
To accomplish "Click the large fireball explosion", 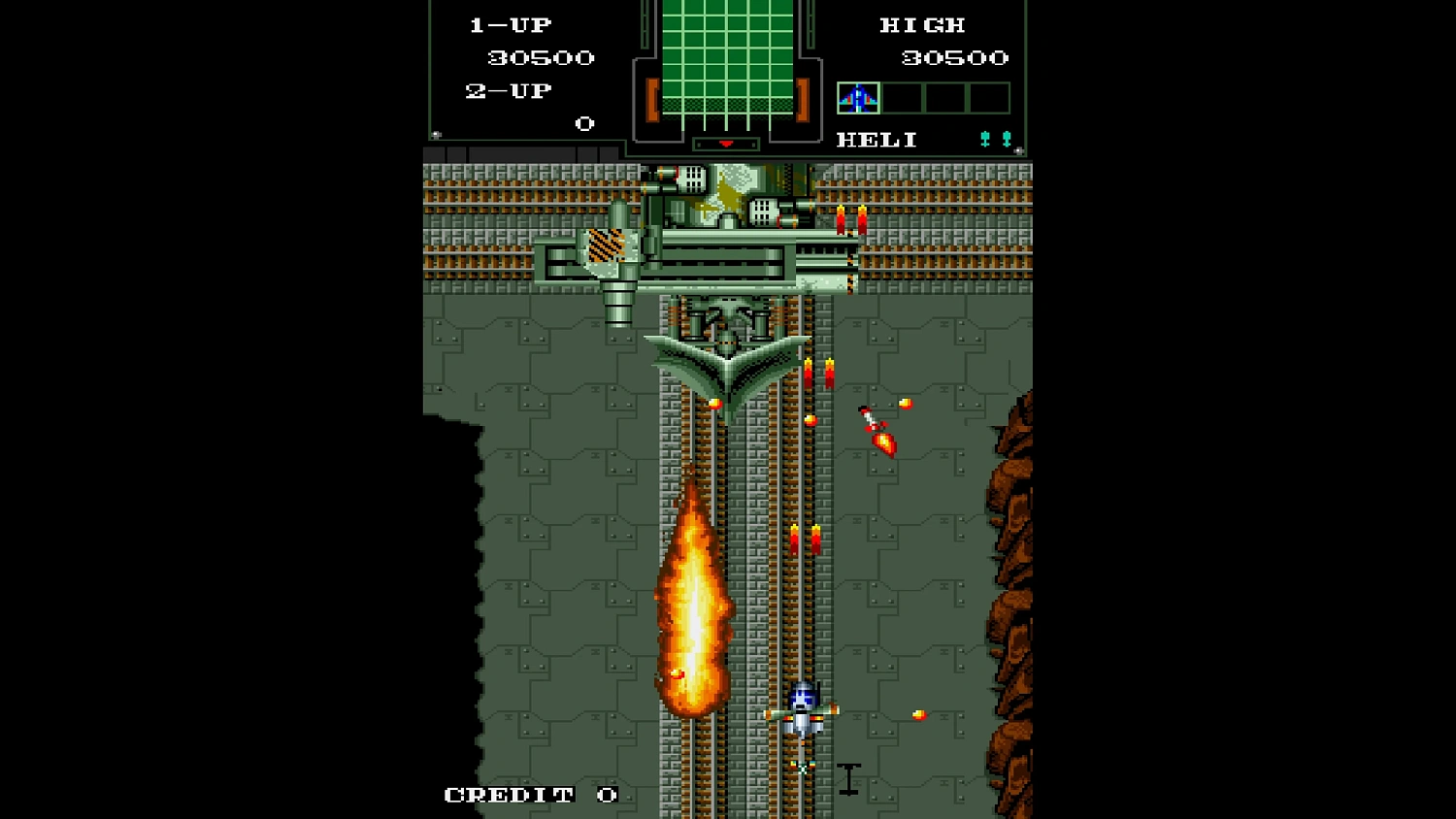I will pos(697,597).
